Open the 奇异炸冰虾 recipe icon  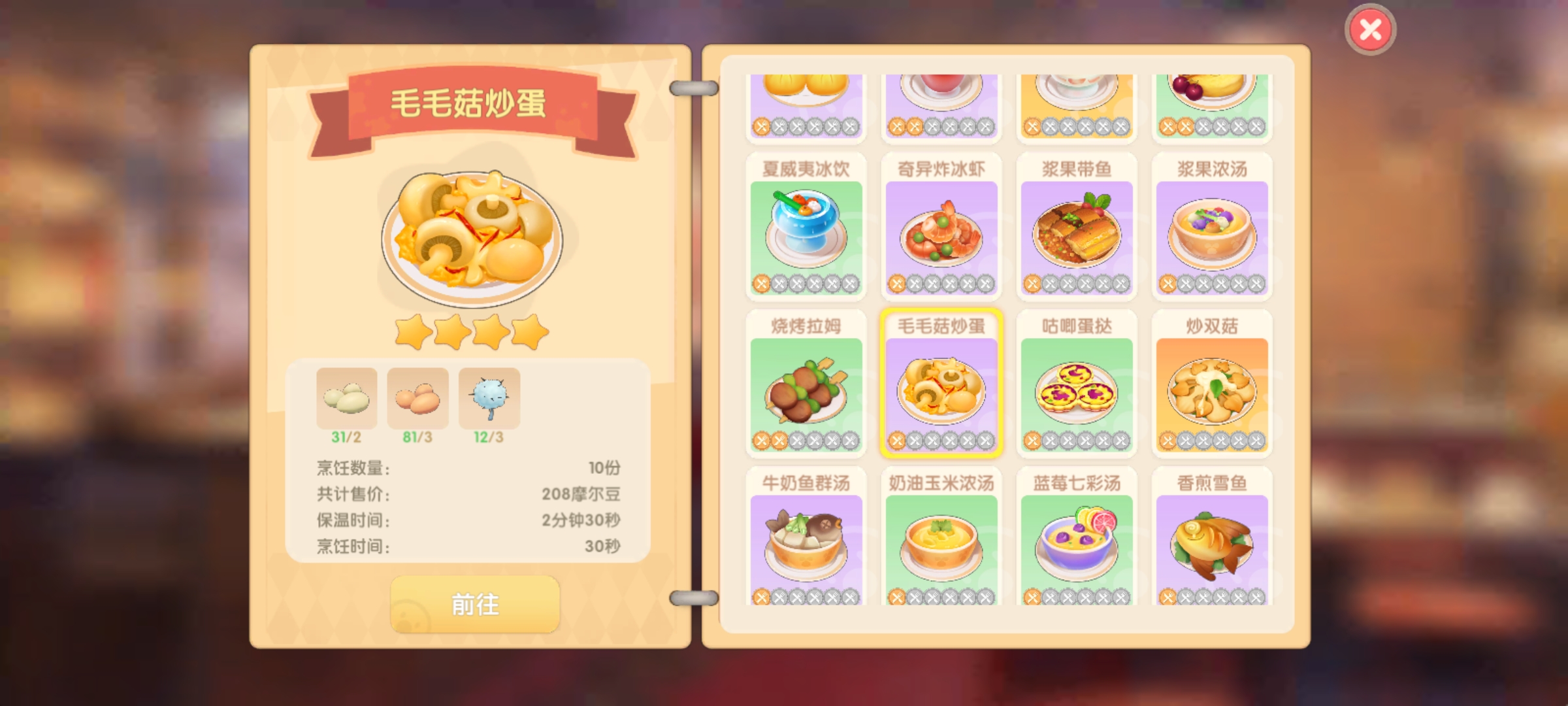coord(941,235)
